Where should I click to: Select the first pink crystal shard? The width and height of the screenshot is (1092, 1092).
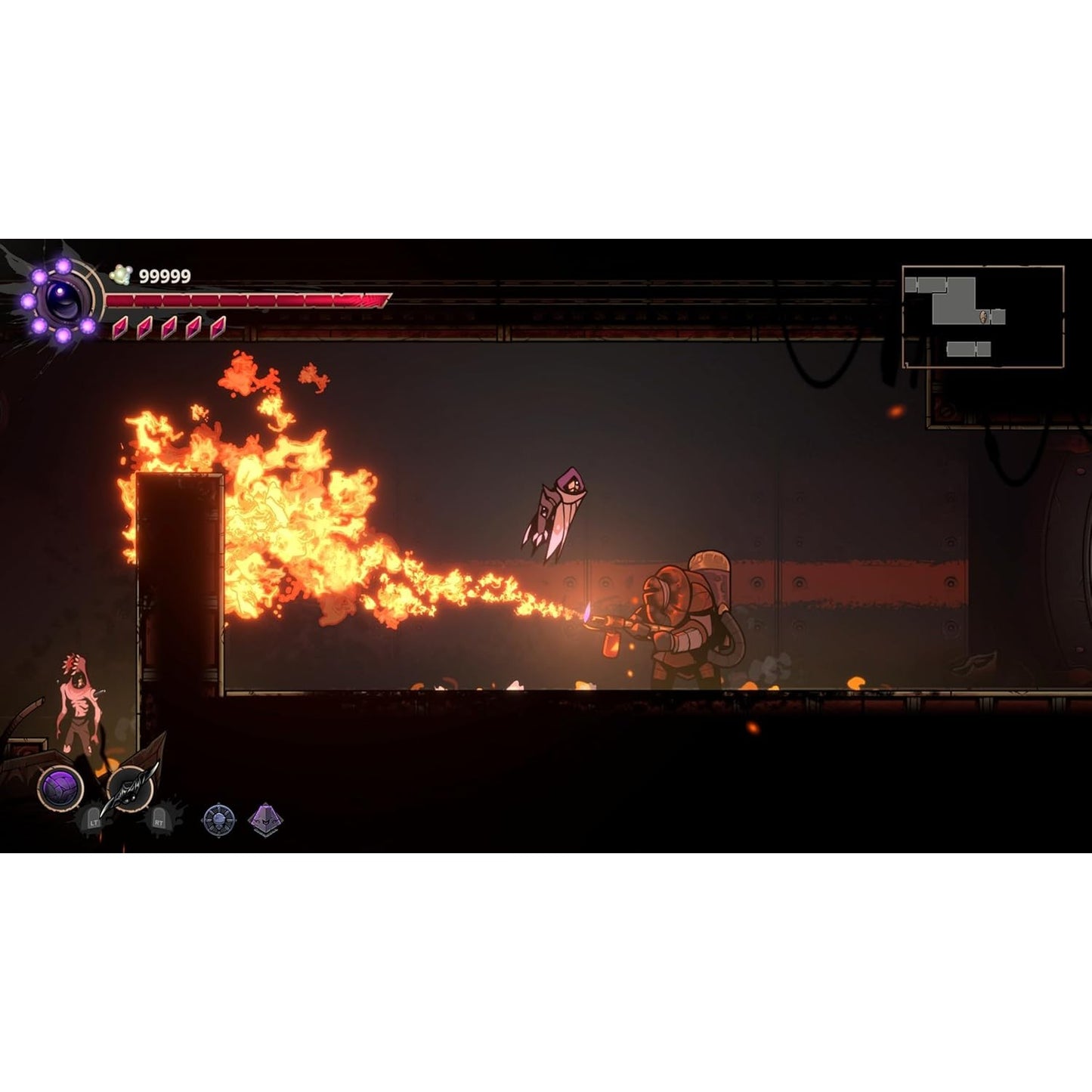(x=120, y=327)
